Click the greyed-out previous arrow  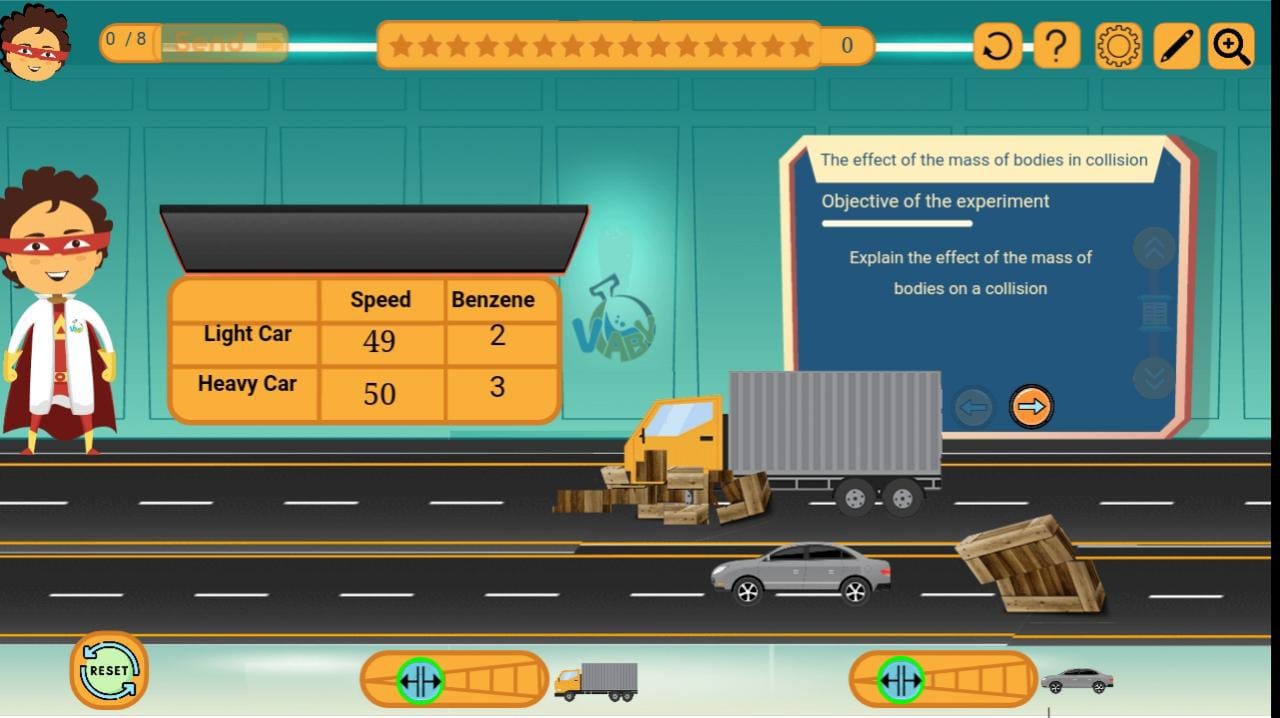[973, 407]
